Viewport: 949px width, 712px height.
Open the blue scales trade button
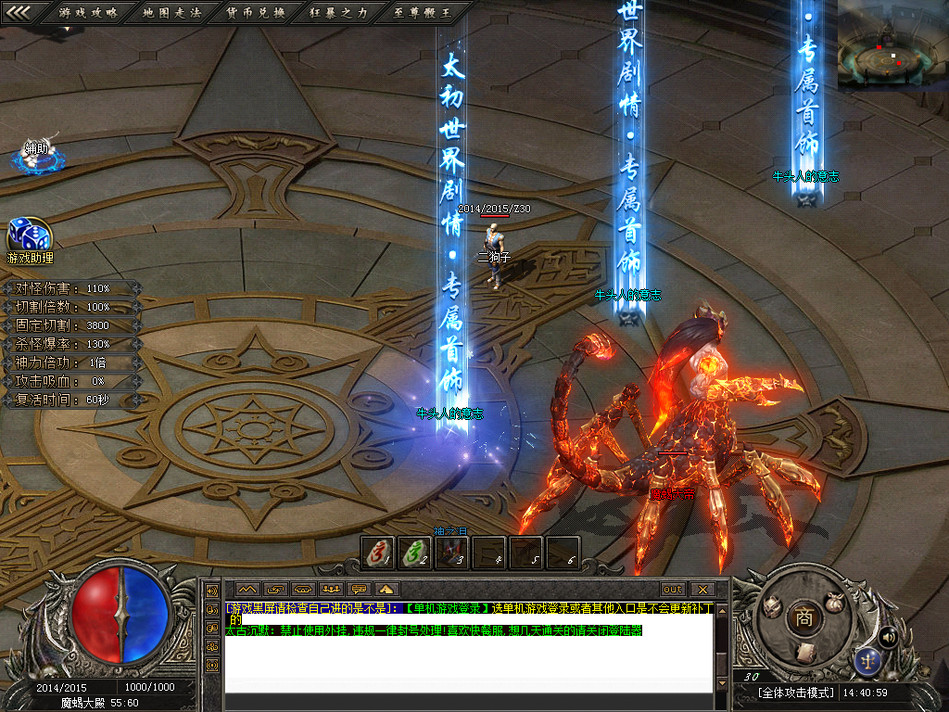[x=866, y=659]
